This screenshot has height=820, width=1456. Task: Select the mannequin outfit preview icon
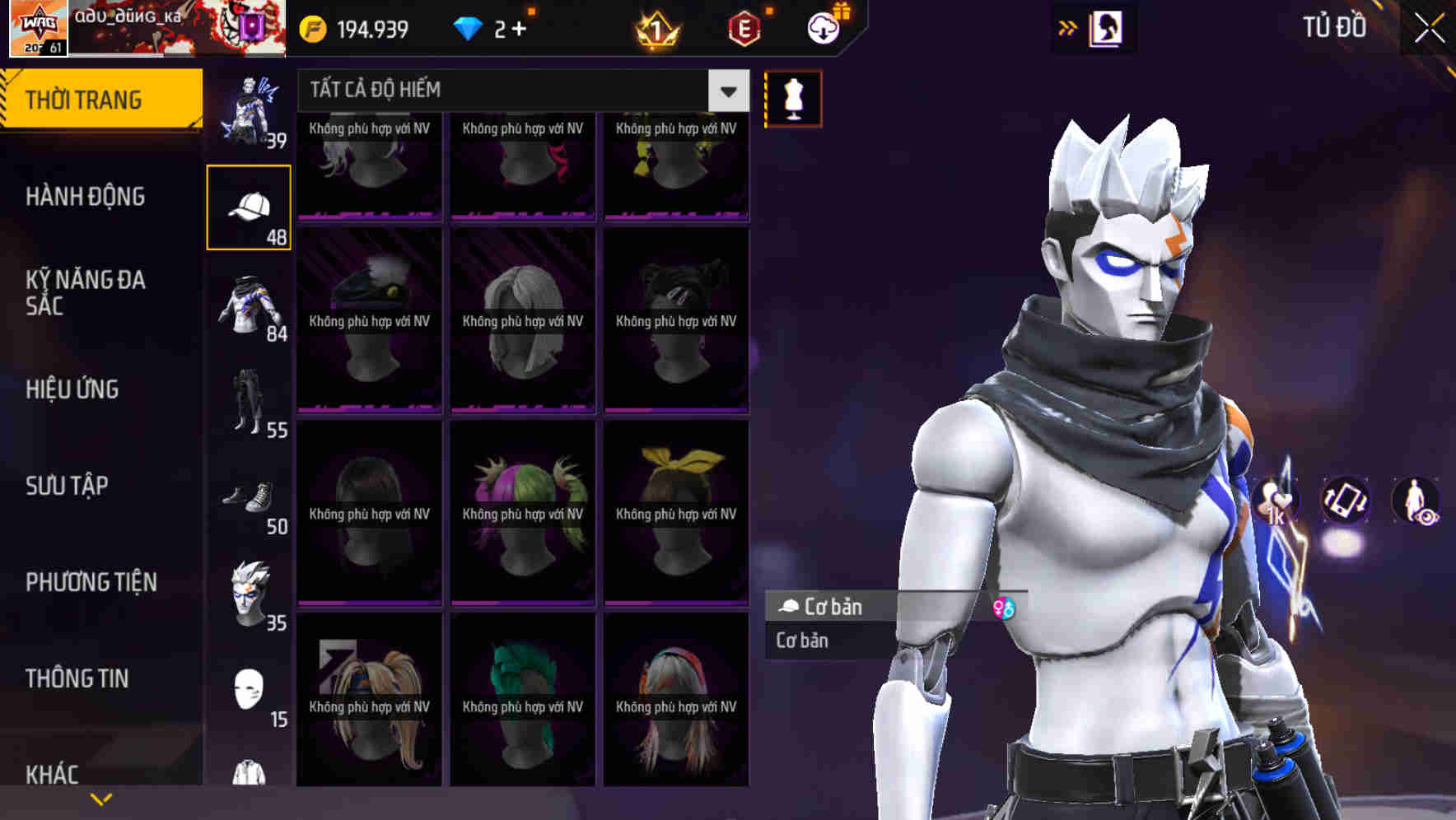792,97
